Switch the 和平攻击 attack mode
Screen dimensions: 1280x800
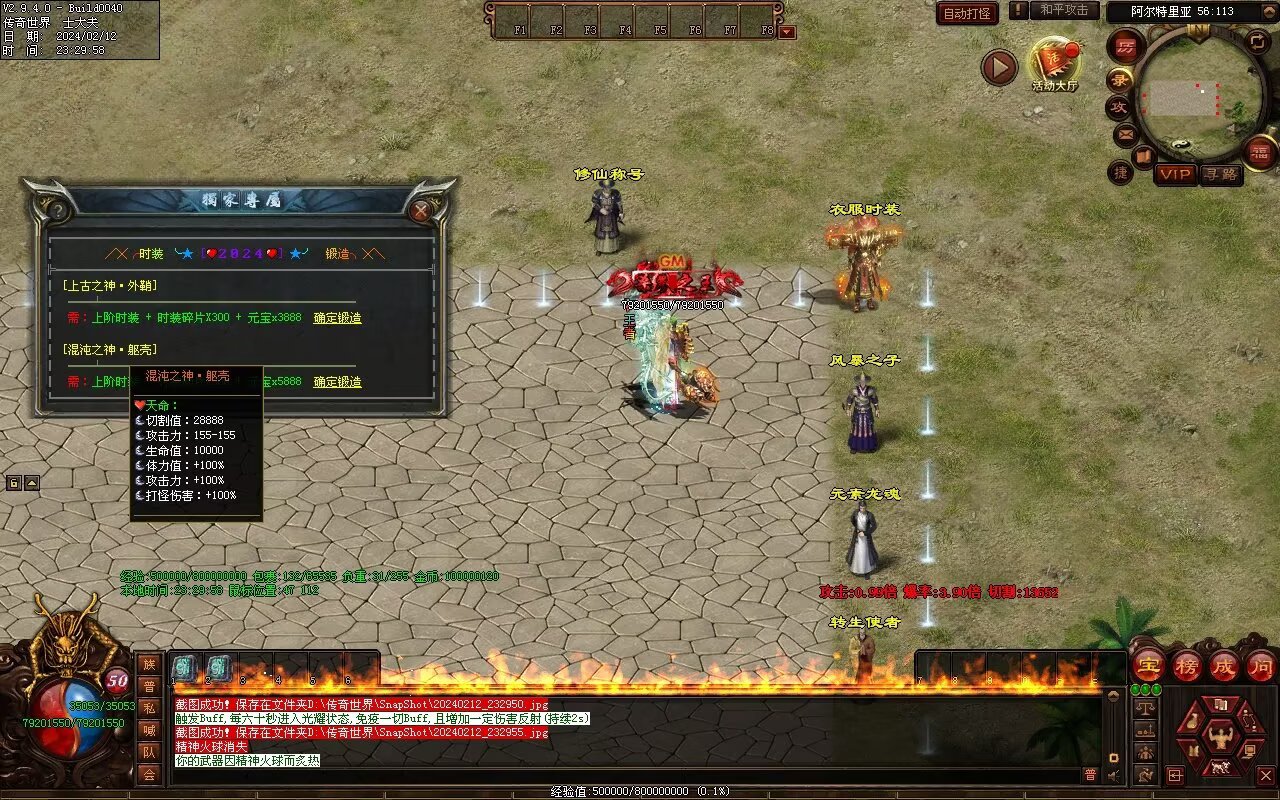click(x=1063, y=10)
